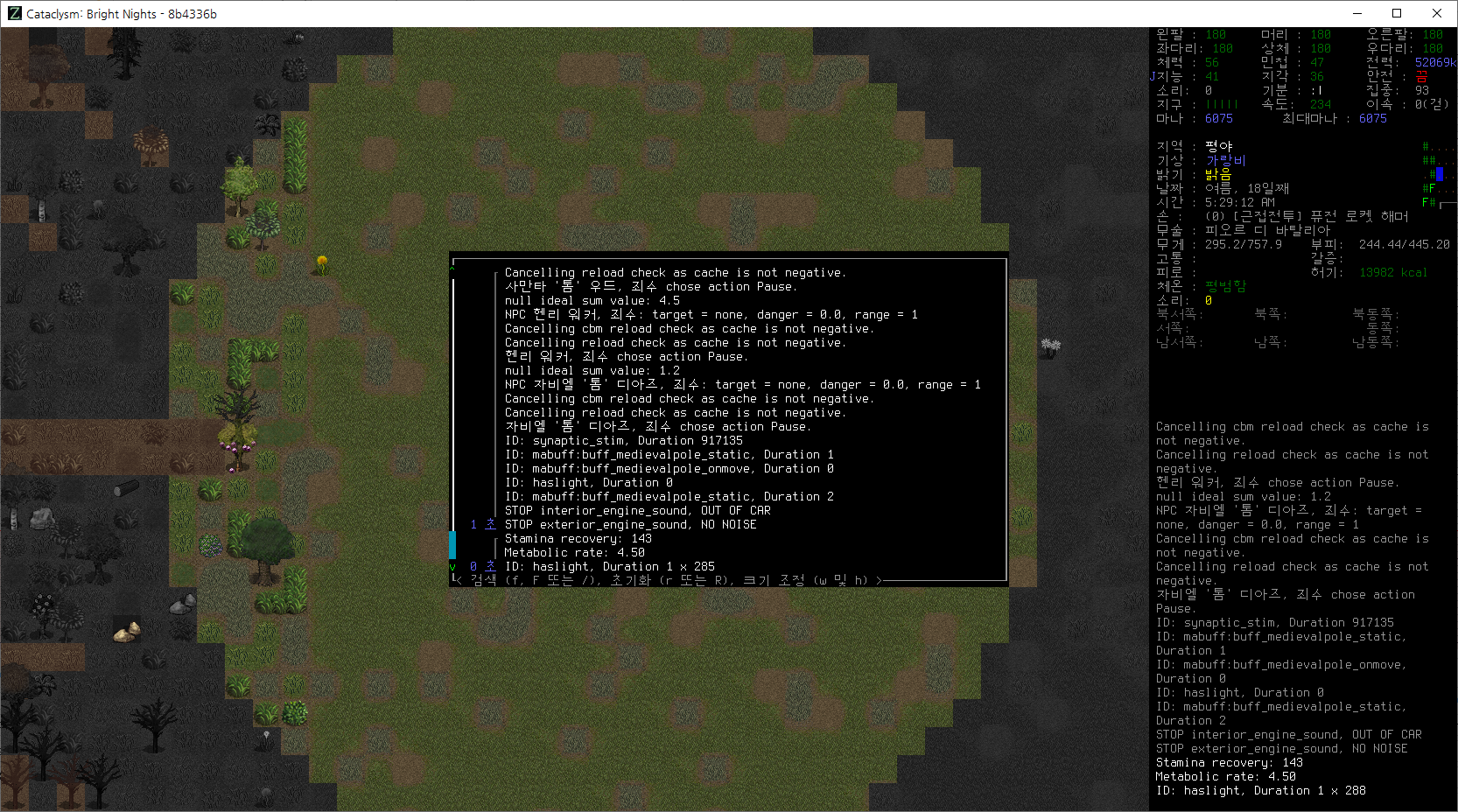Click the 'v' scroll-down indicator in the log

pos(453,566)
